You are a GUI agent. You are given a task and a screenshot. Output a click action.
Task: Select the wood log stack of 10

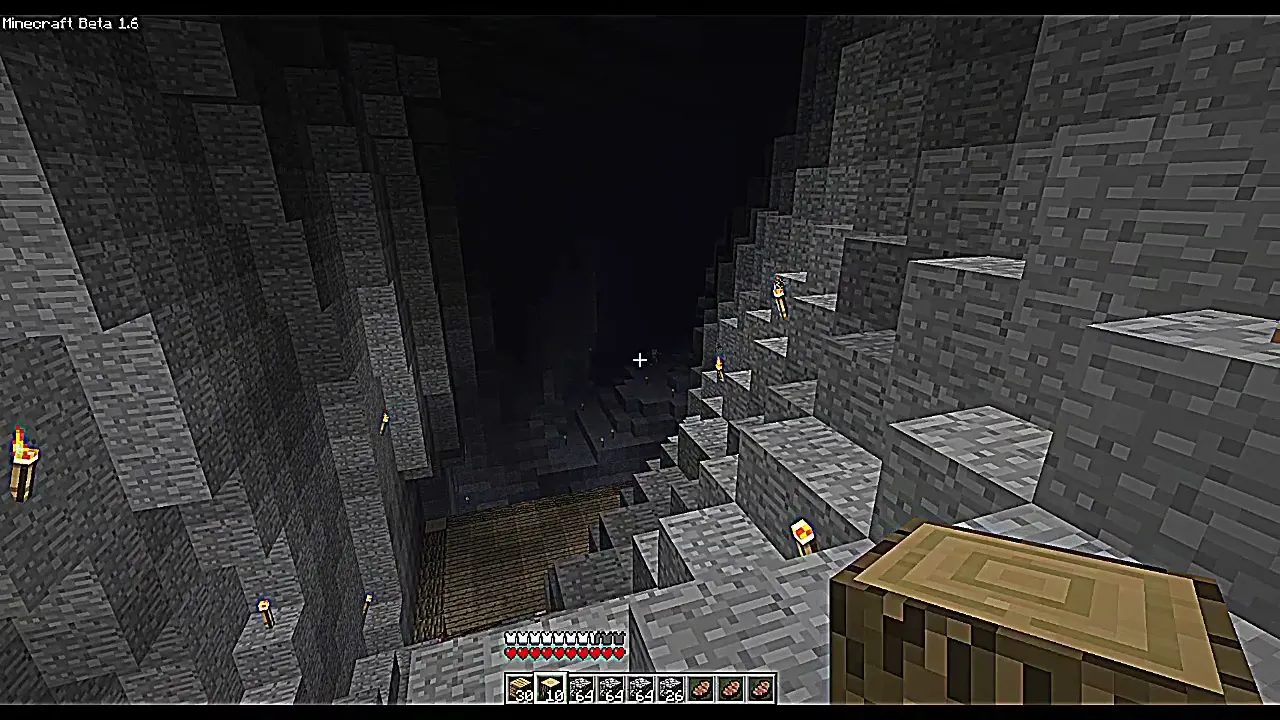coord(551,688)
